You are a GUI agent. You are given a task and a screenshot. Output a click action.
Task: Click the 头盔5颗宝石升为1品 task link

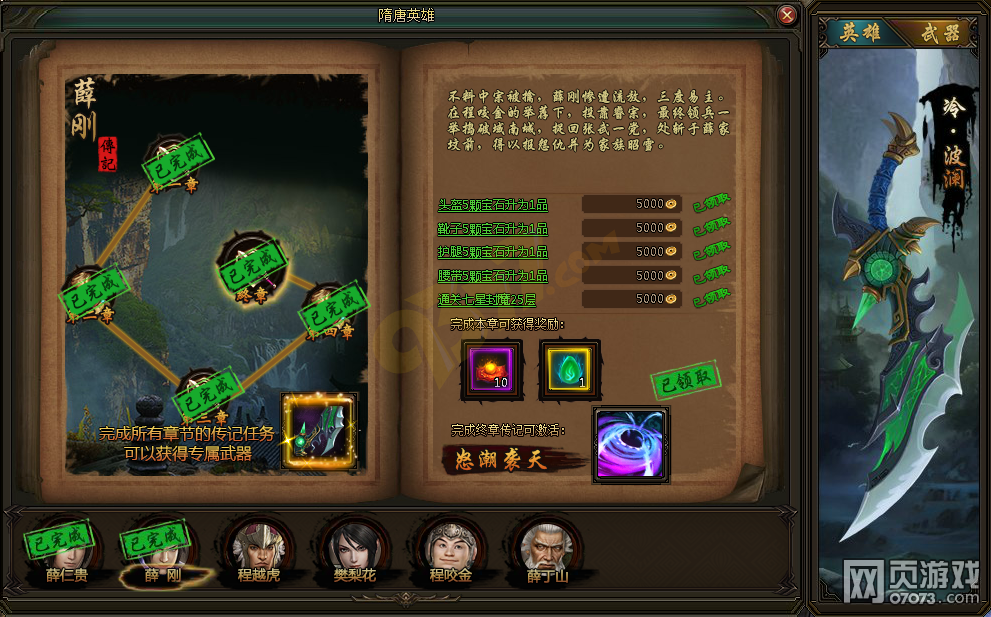(493, 204)
